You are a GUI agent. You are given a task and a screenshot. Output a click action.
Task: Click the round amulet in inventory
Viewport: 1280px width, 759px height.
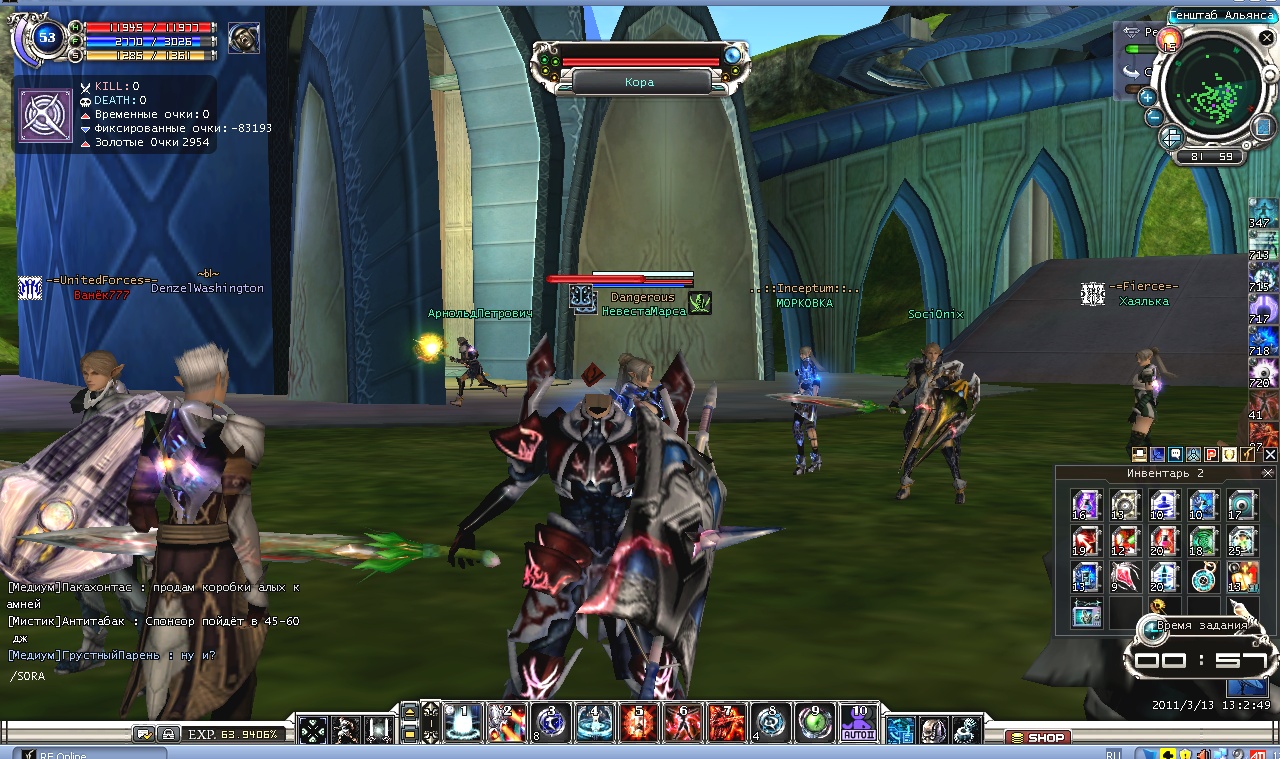(x=1202, y=576)
